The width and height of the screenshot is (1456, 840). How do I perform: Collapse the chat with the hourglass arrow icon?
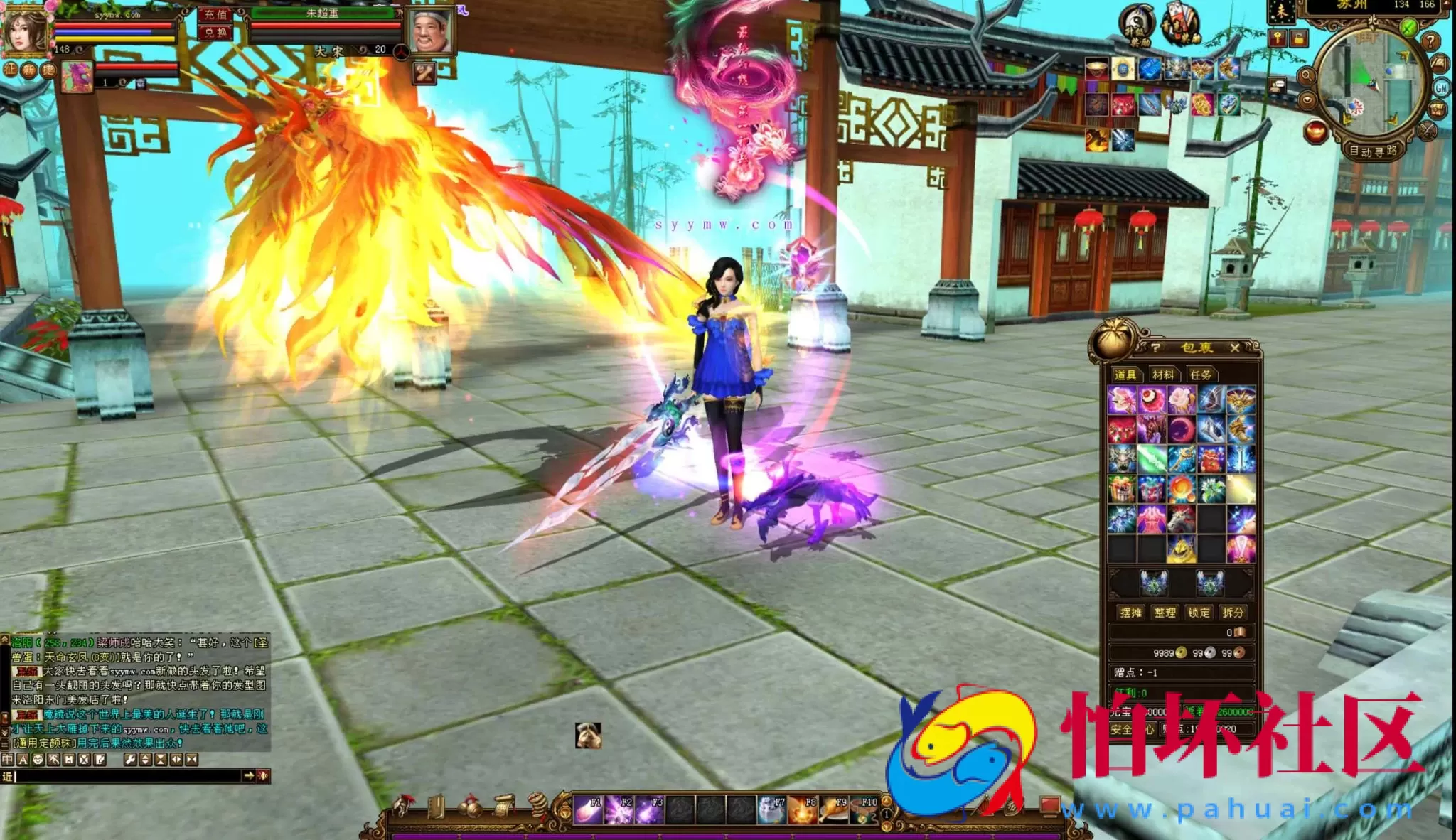point(161,760)
